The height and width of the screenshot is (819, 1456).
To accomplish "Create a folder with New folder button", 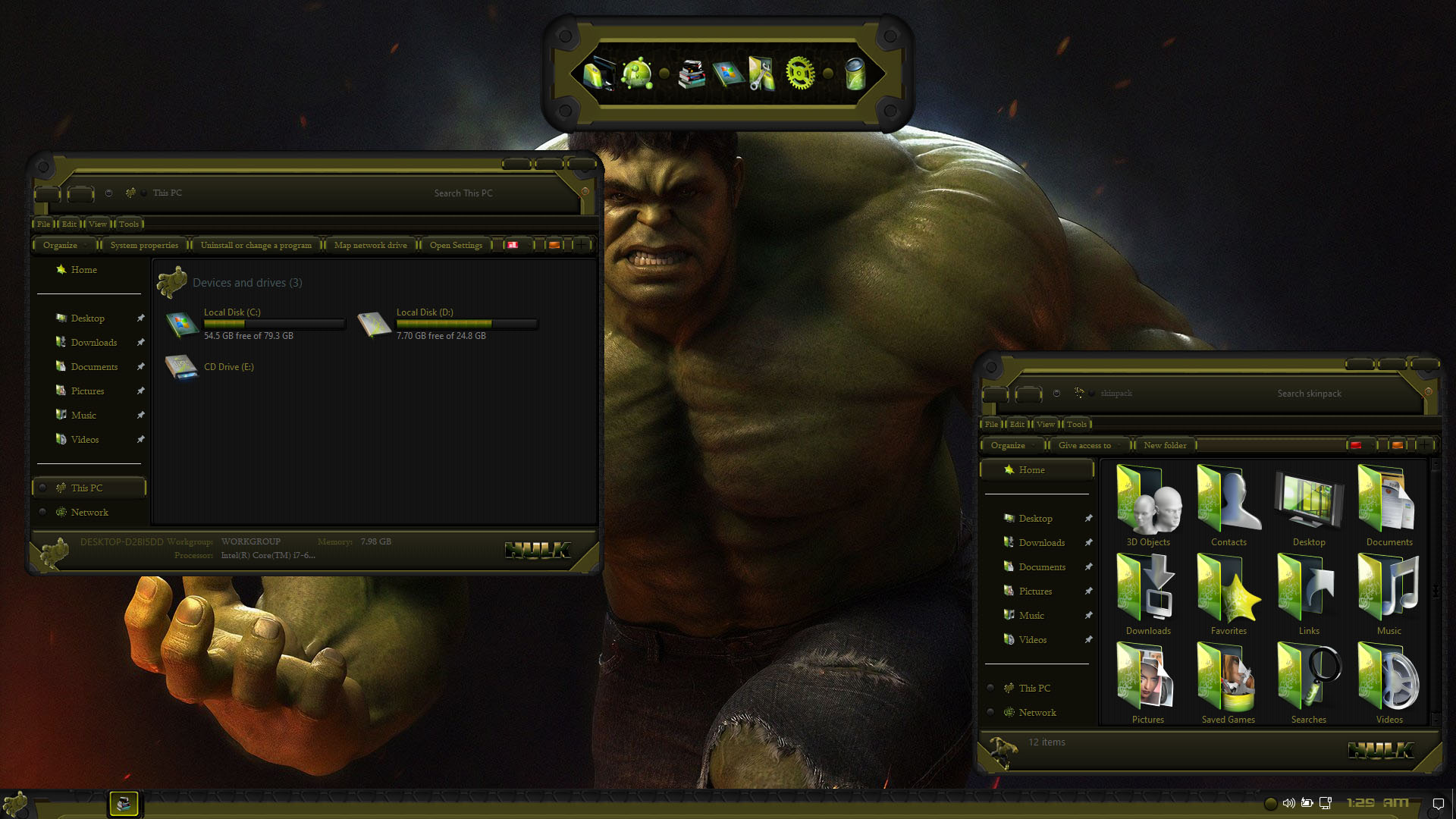I will [x=1165, y=445].
